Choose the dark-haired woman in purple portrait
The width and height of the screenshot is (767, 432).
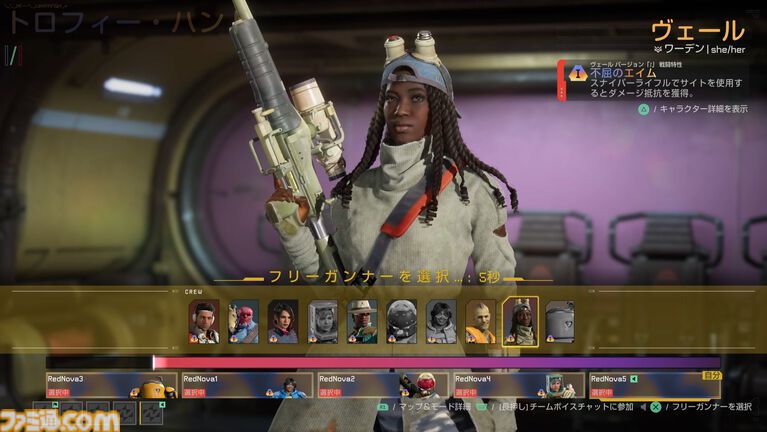283,321
